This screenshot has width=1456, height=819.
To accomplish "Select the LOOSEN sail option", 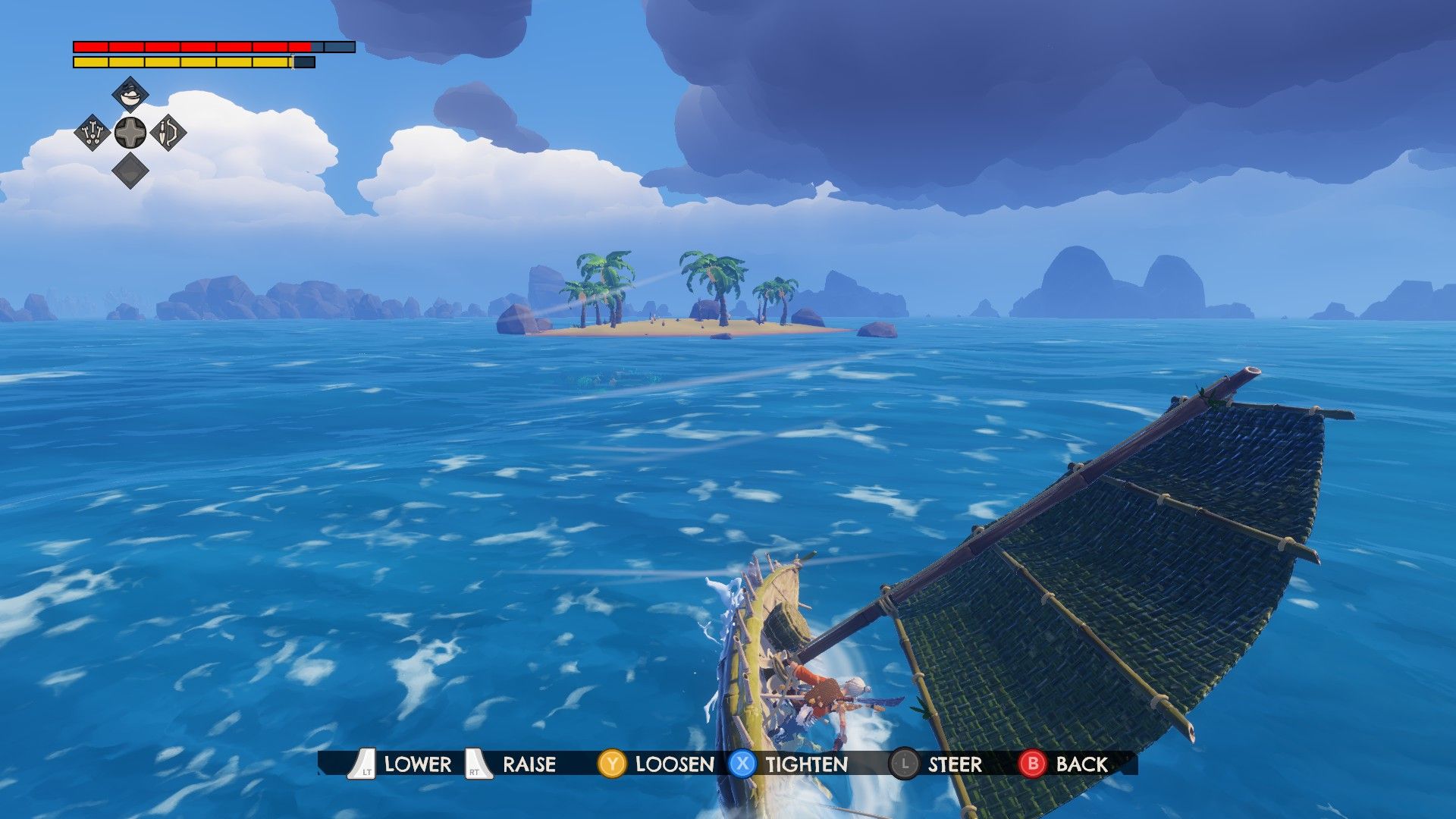I will click(672, 764).
